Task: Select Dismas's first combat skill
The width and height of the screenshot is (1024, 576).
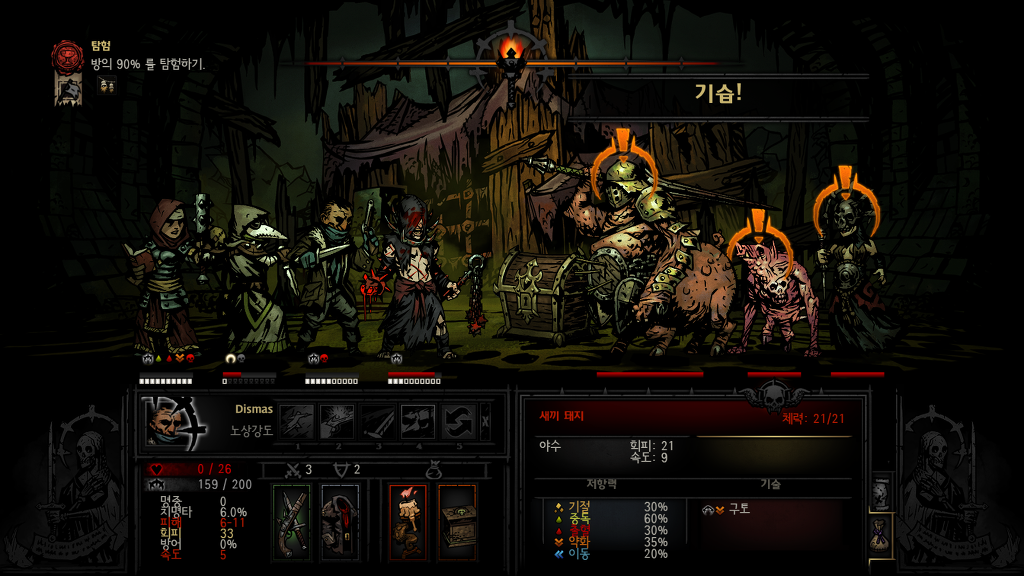Action: (x=296, y=421)
